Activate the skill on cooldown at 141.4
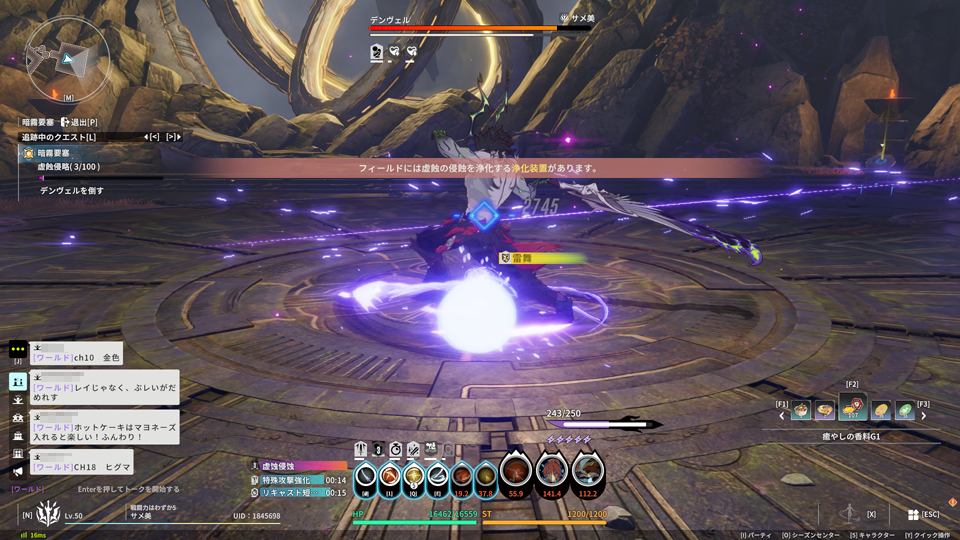Image resolution: width=960 pixels, height=540 pixels. 552,471
